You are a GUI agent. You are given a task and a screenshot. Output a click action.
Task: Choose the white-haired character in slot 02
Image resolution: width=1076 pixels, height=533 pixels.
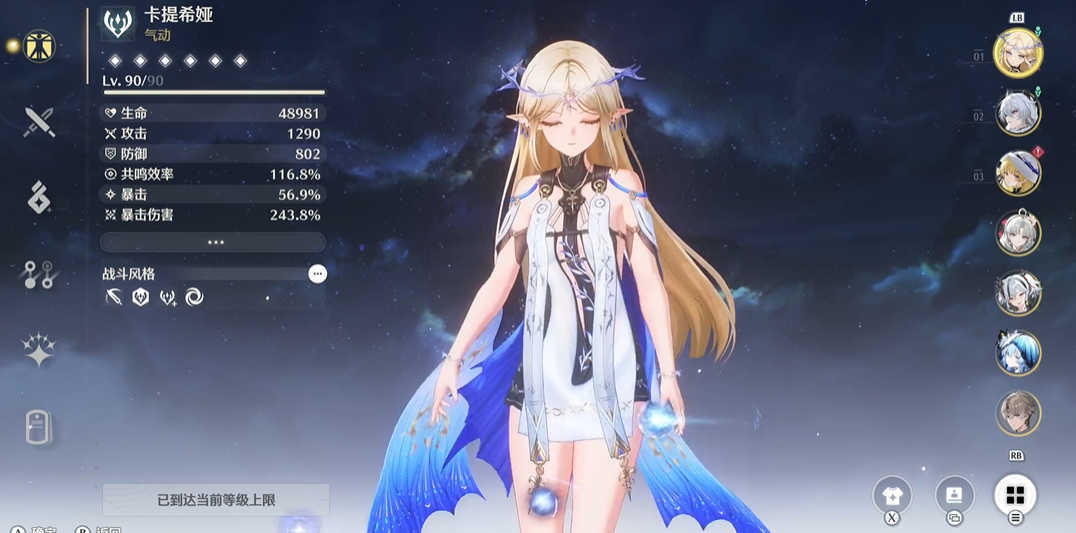1018,113
